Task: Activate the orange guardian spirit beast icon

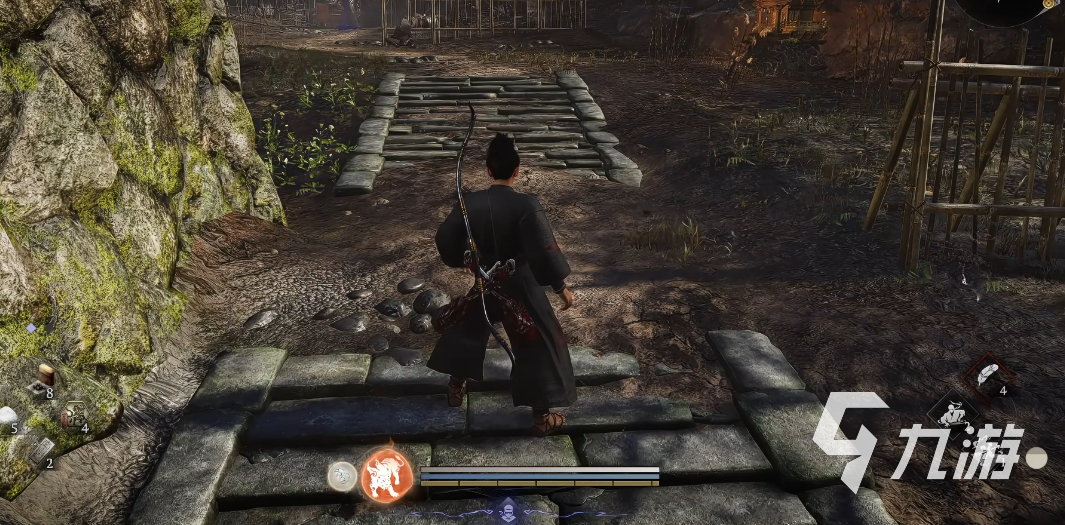Action: [387, 474]
